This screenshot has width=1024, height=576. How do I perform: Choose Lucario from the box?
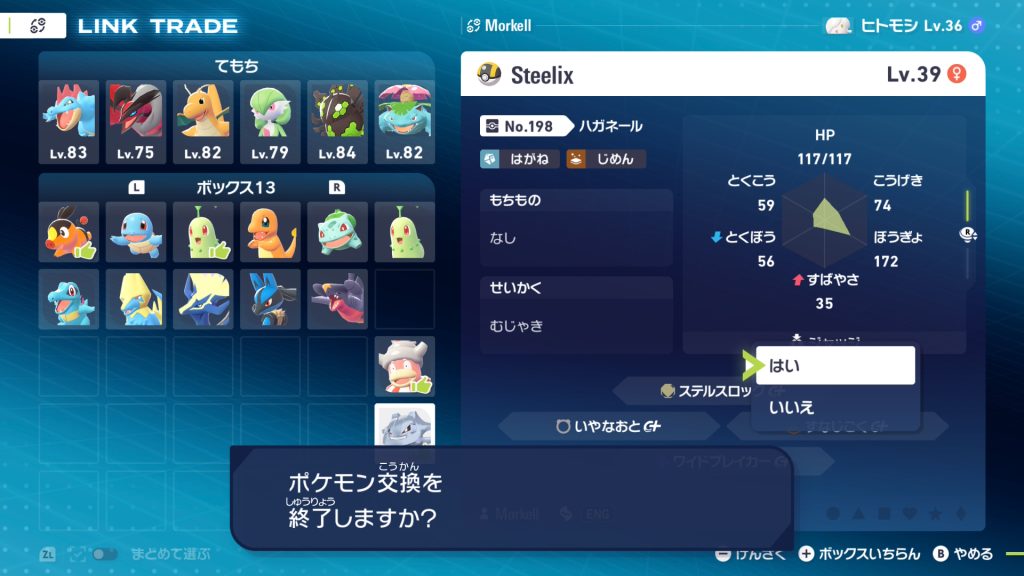coord(270,298)
